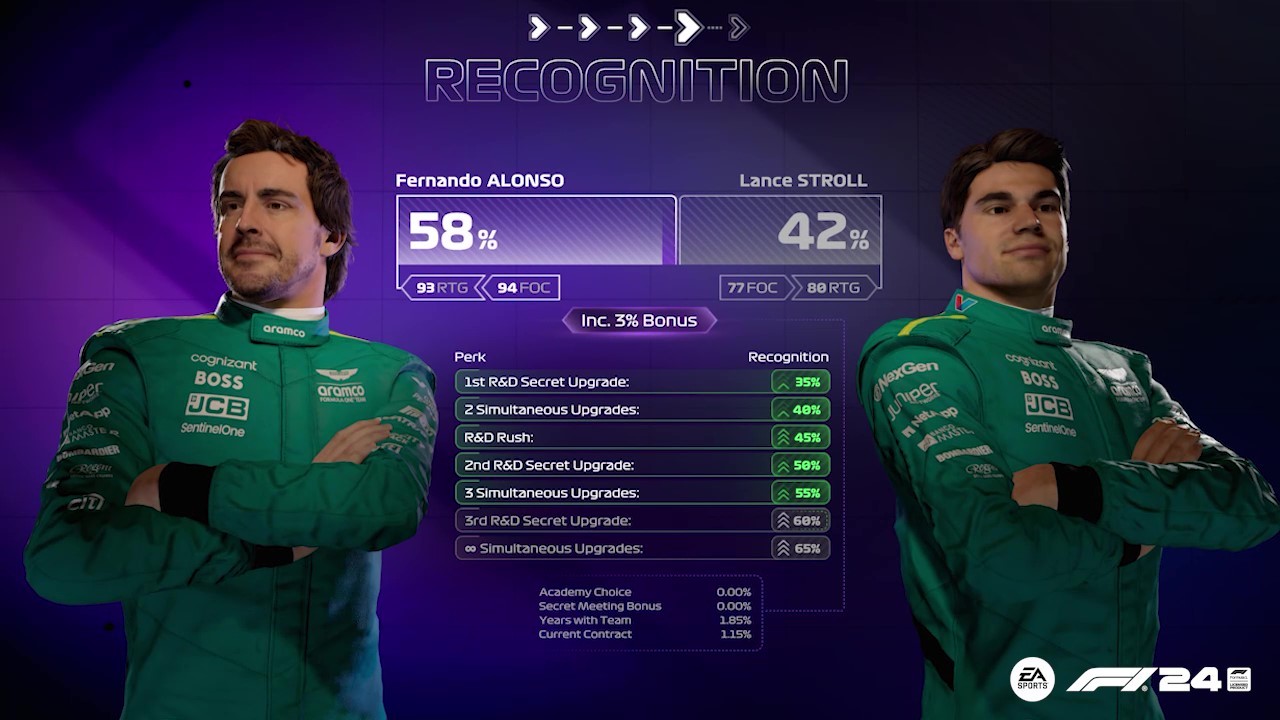Screen dimensions: 1280x720
Task: Click green chevron icon beside 35% recognition
Action: (x=781, y=381)
